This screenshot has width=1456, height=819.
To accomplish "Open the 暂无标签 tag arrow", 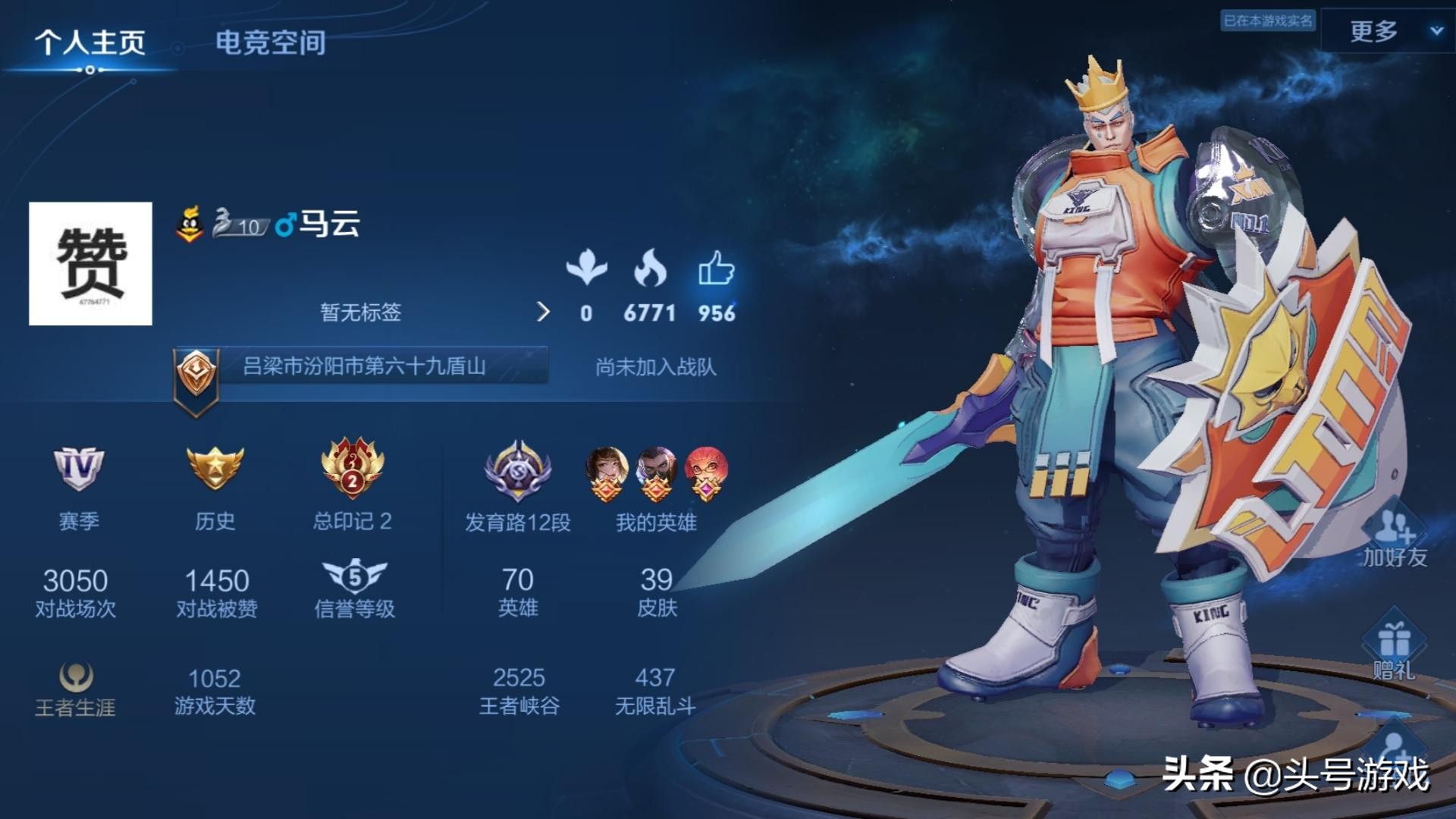I will coord(543,313).
